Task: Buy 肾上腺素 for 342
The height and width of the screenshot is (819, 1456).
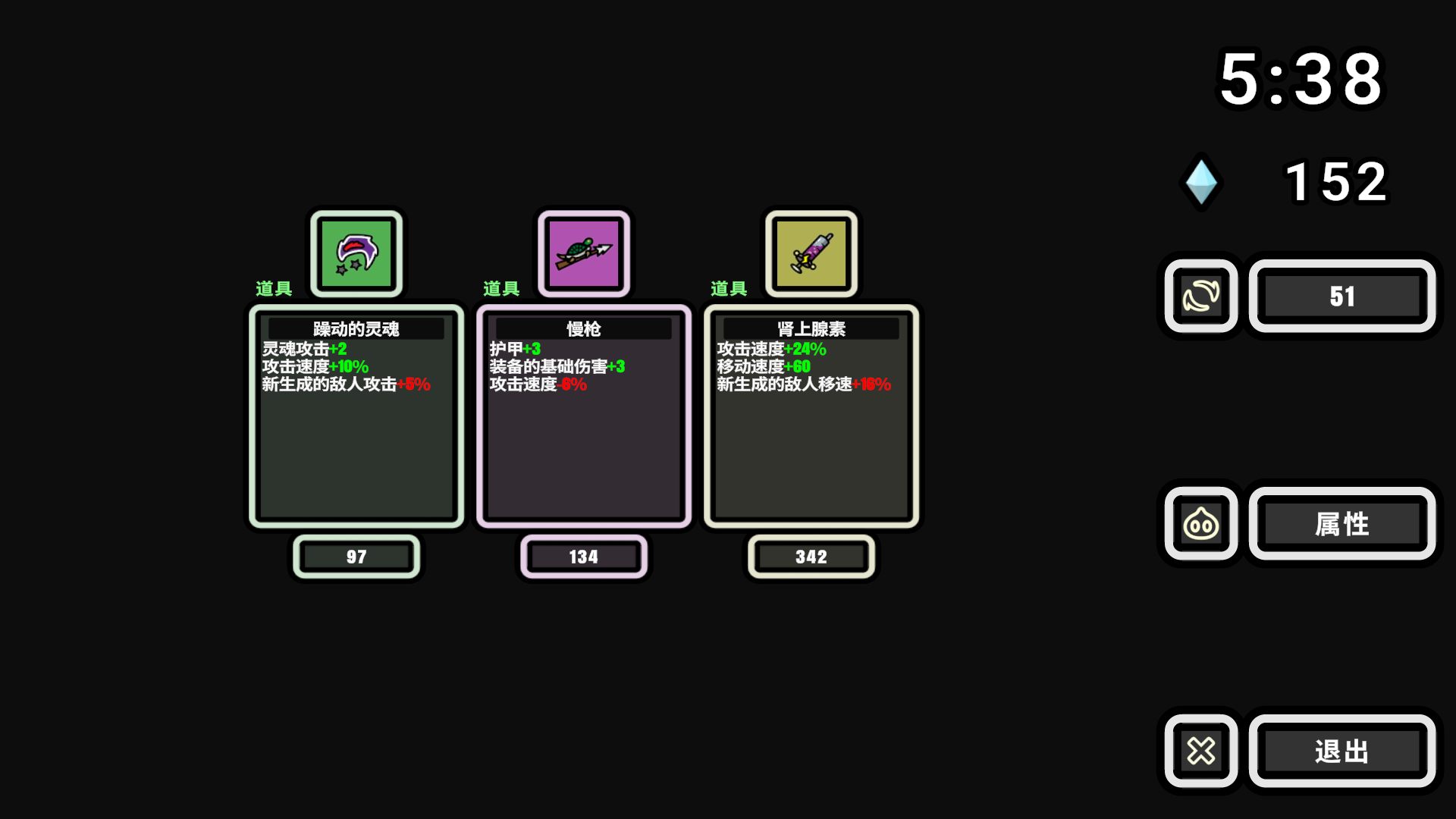Action: pyautogui.click(x=811, y=557)
